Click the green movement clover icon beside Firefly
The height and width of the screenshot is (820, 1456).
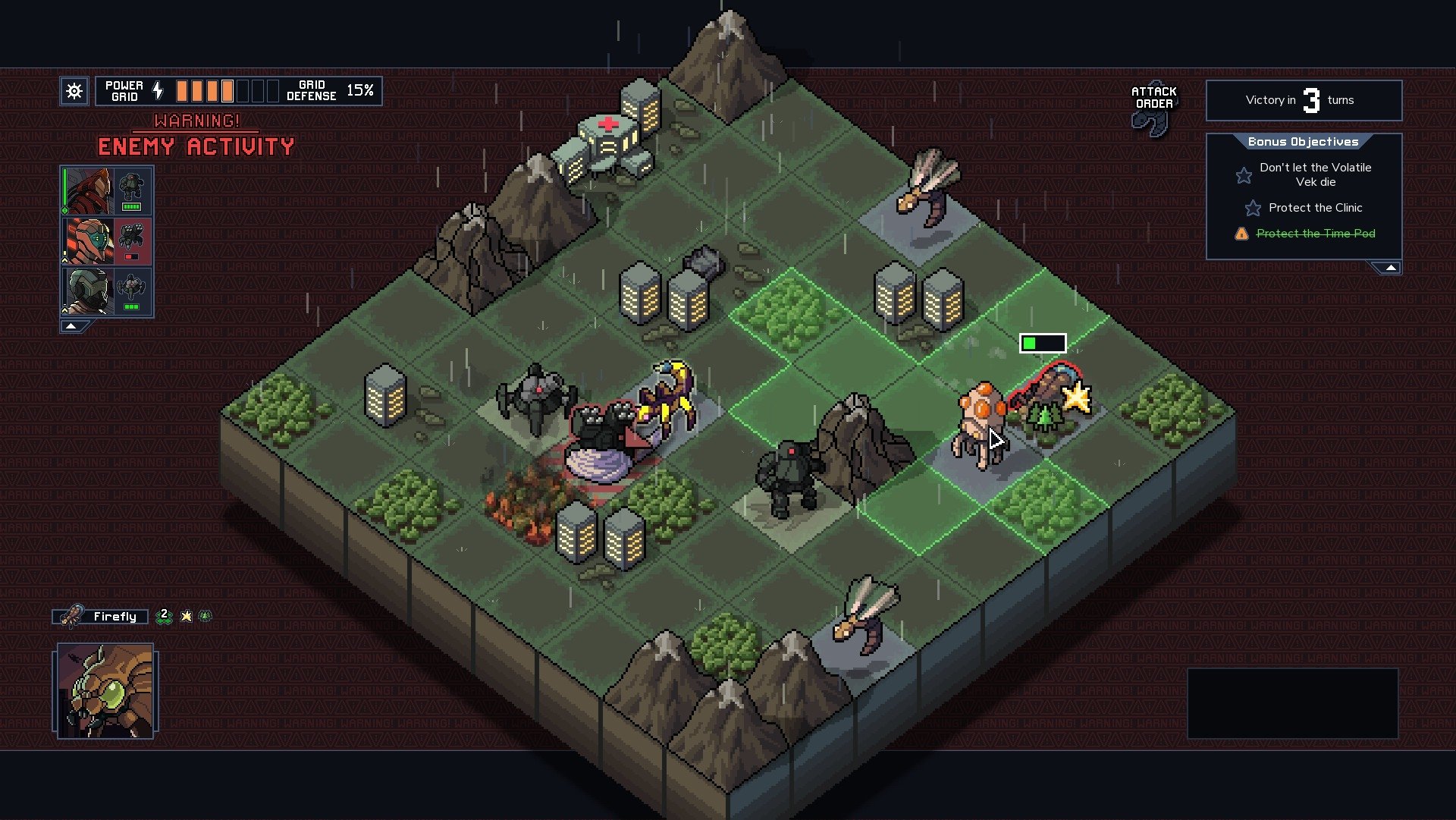click(x=164, y=617)
